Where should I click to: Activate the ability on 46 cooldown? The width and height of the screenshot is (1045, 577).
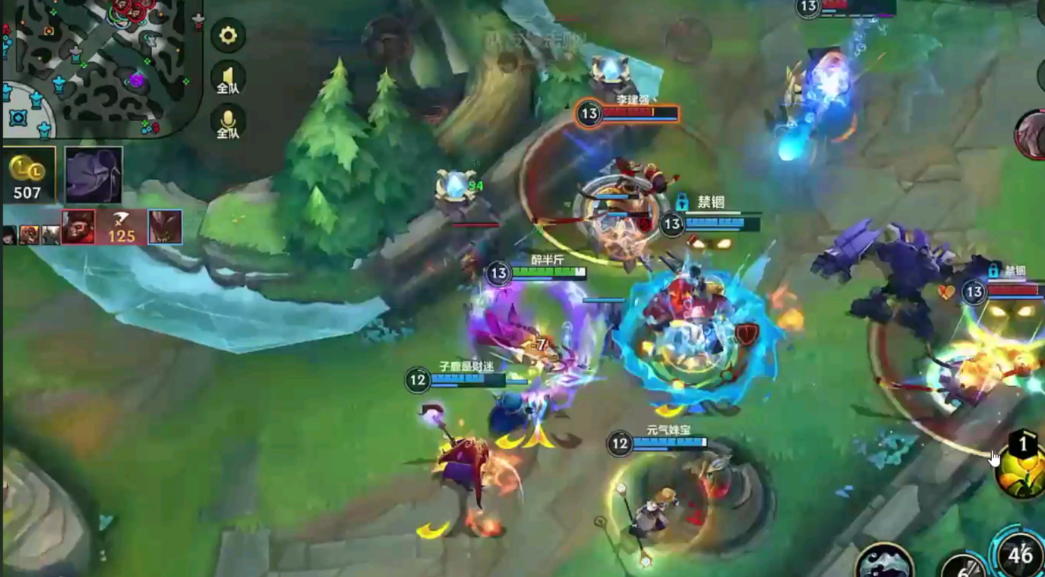(x=1019, y=552)
